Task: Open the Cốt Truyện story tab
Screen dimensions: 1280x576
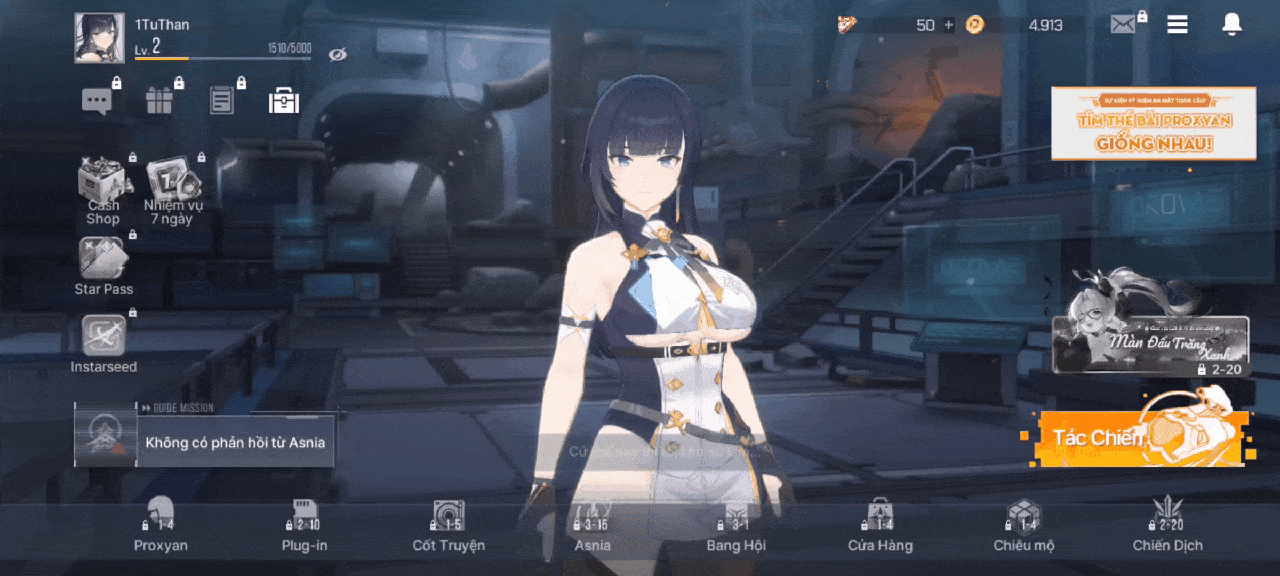Action: pos(448,527)
